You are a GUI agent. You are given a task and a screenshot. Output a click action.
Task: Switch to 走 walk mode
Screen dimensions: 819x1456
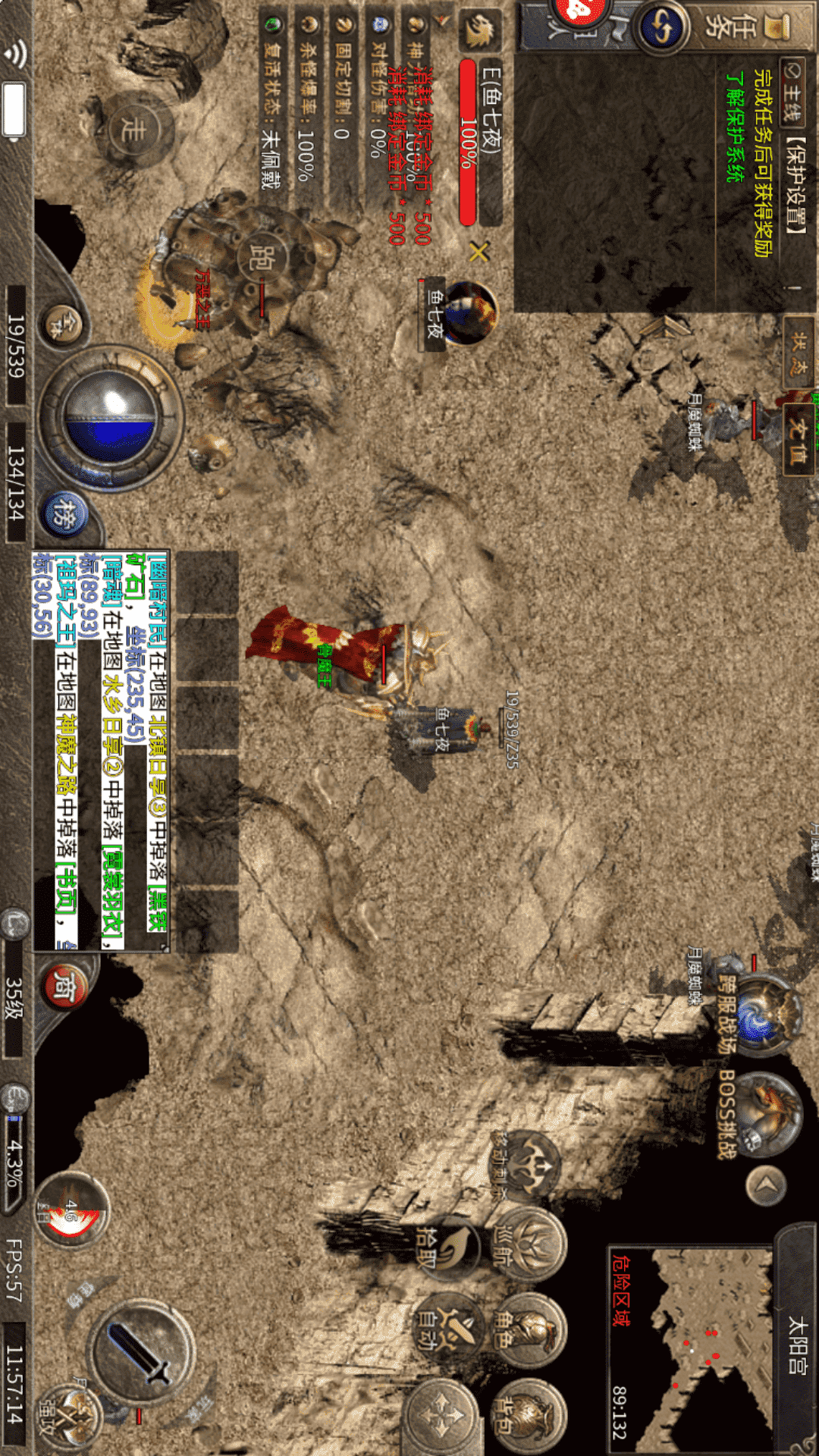(x=133, y=130)
